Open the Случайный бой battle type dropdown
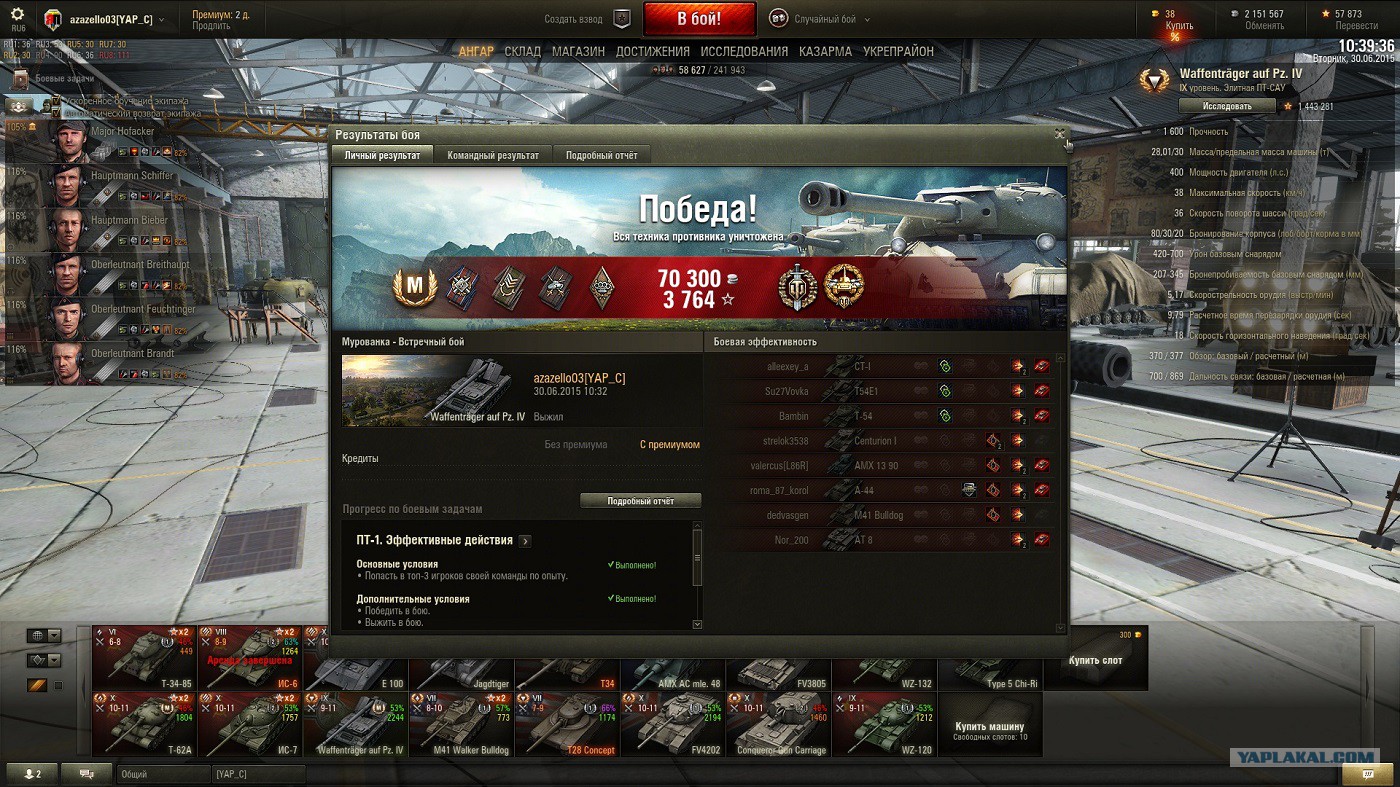 coord(819,19)
